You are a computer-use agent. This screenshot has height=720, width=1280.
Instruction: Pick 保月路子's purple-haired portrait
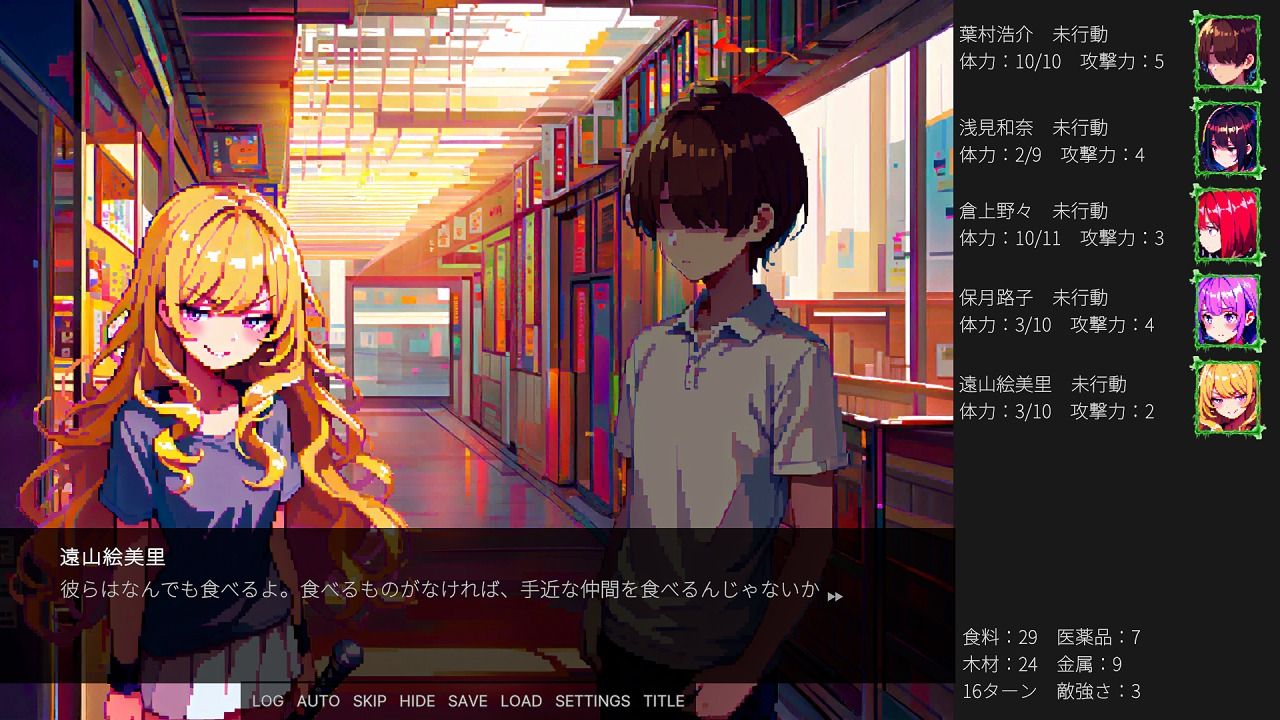click(x=1227, y=311)
